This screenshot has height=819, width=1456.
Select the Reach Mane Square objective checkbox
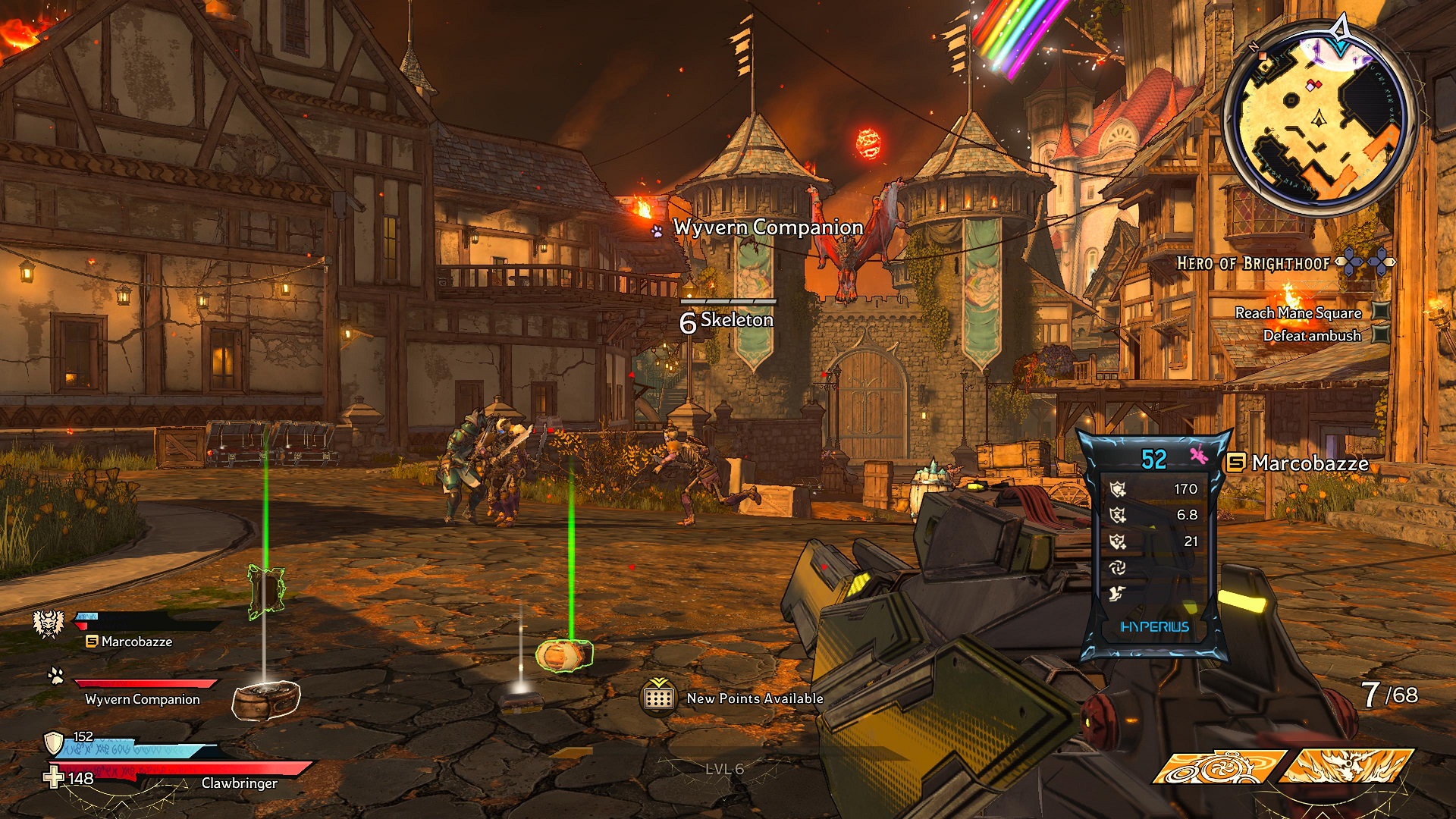pyautogui.click(x=1381, y=312)
